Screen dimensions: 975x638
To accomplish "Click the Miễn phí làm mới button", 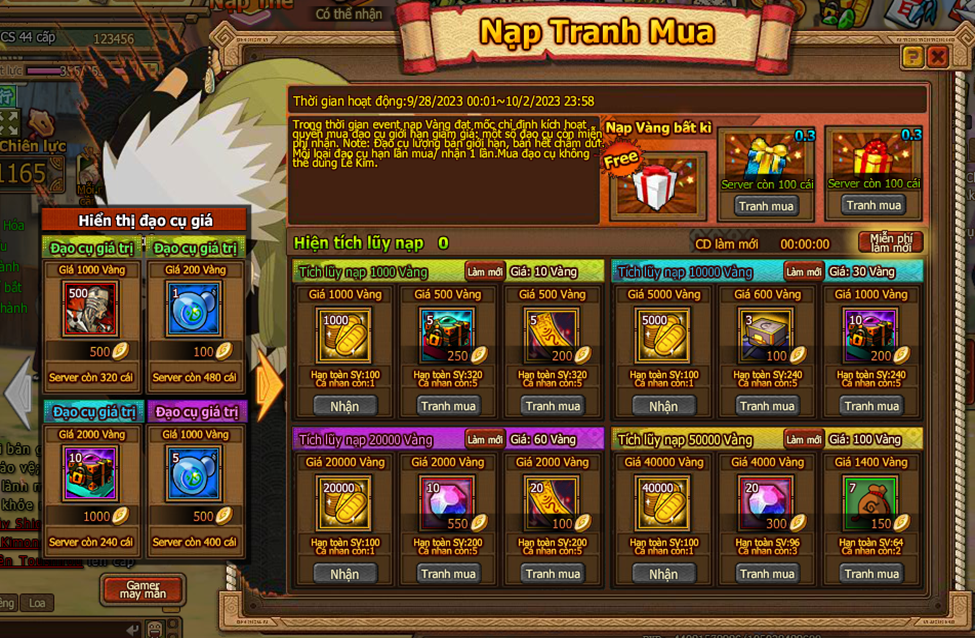I will (x=890, y=242).
